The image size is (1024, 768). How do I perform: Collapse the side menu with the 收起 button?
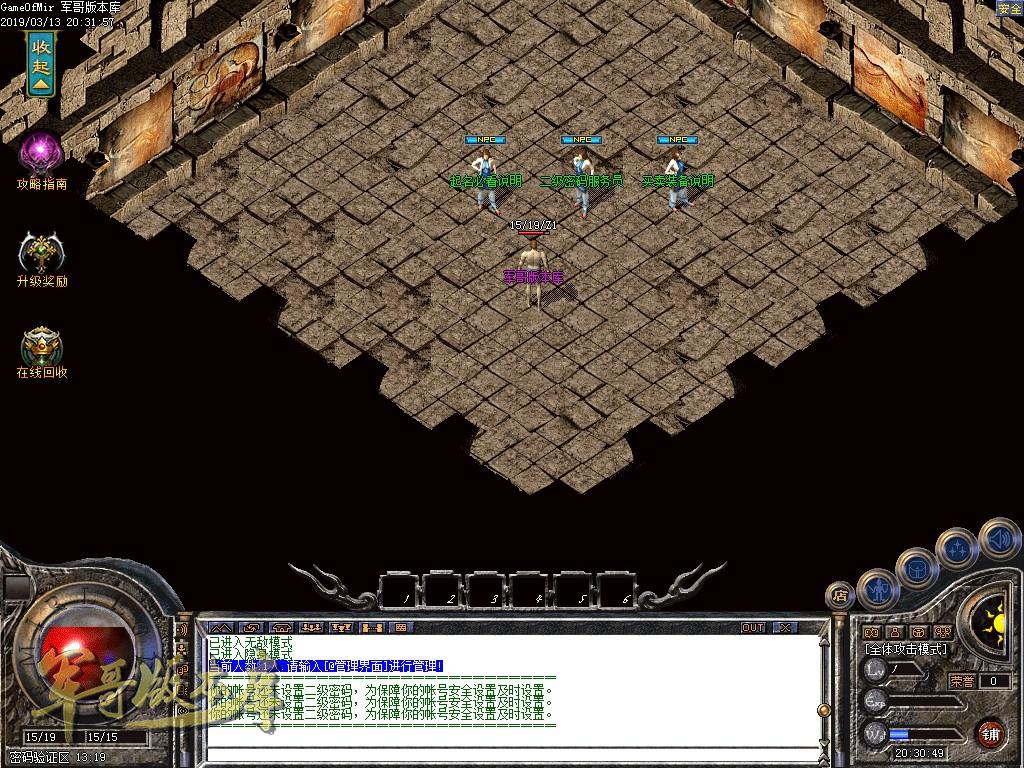tap(41, 64)
